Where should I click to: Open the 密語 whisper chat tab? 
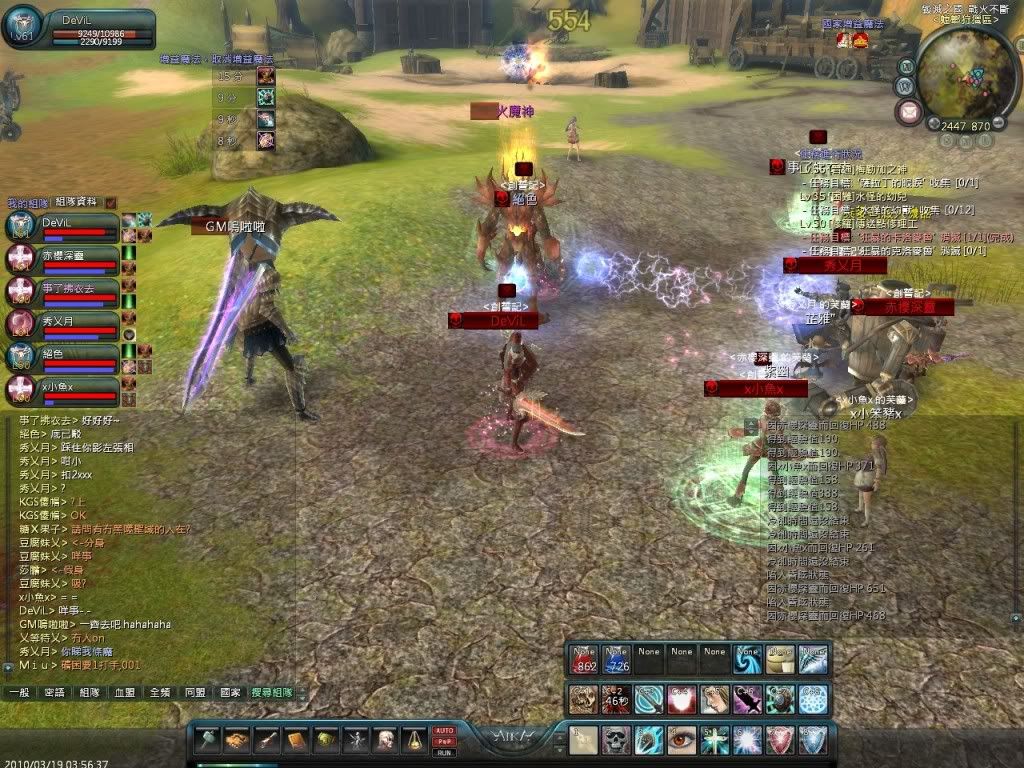tap(53, 692)
